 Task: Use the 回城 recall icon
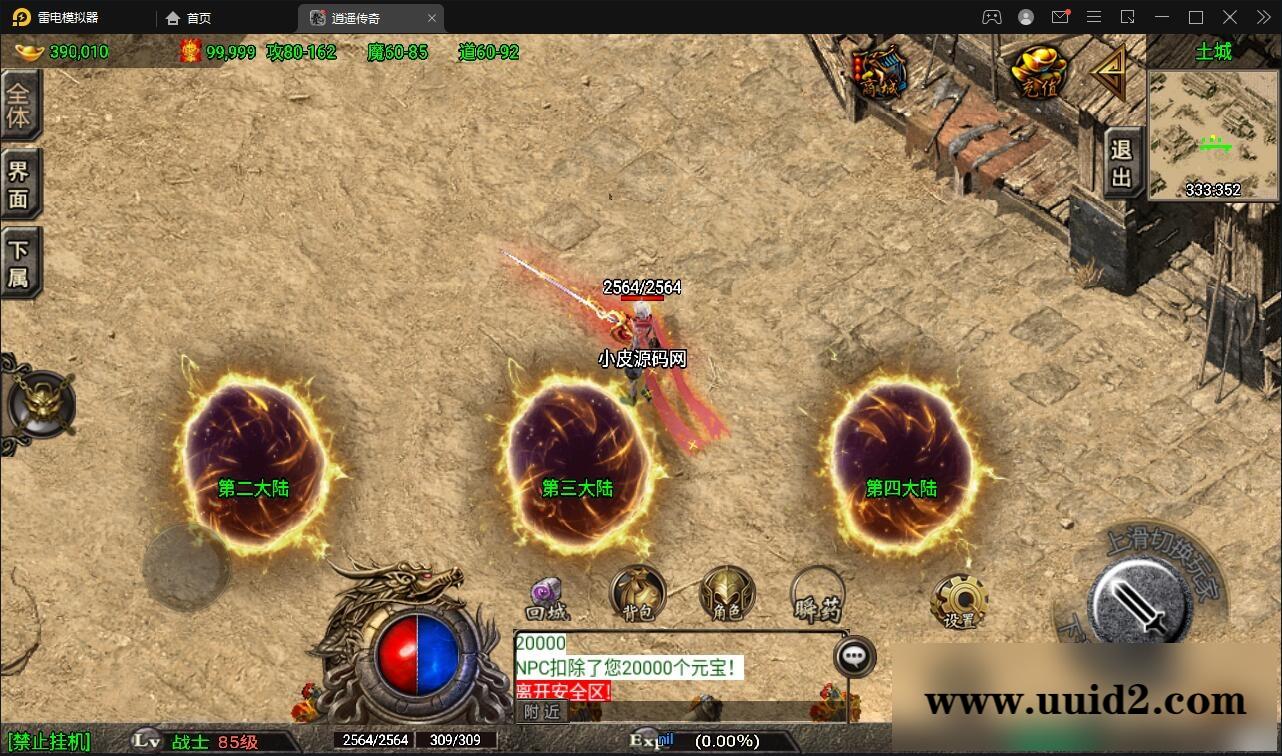(546, 592)
